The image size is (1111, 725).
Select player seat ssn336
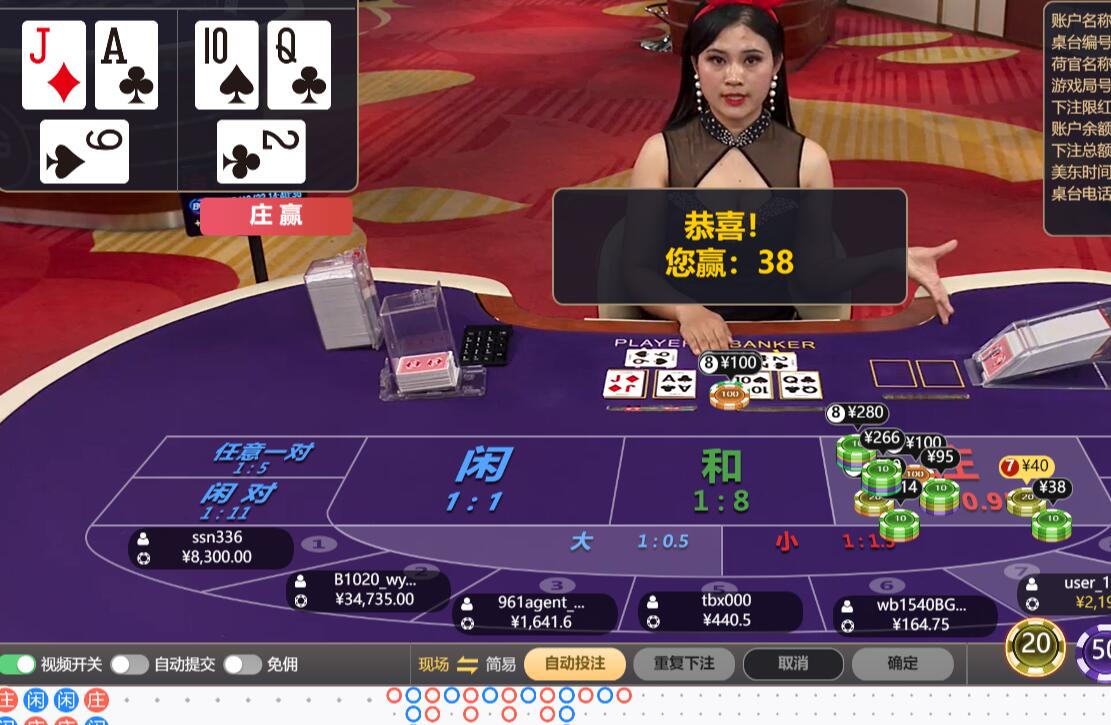click(x=212, y=547)
